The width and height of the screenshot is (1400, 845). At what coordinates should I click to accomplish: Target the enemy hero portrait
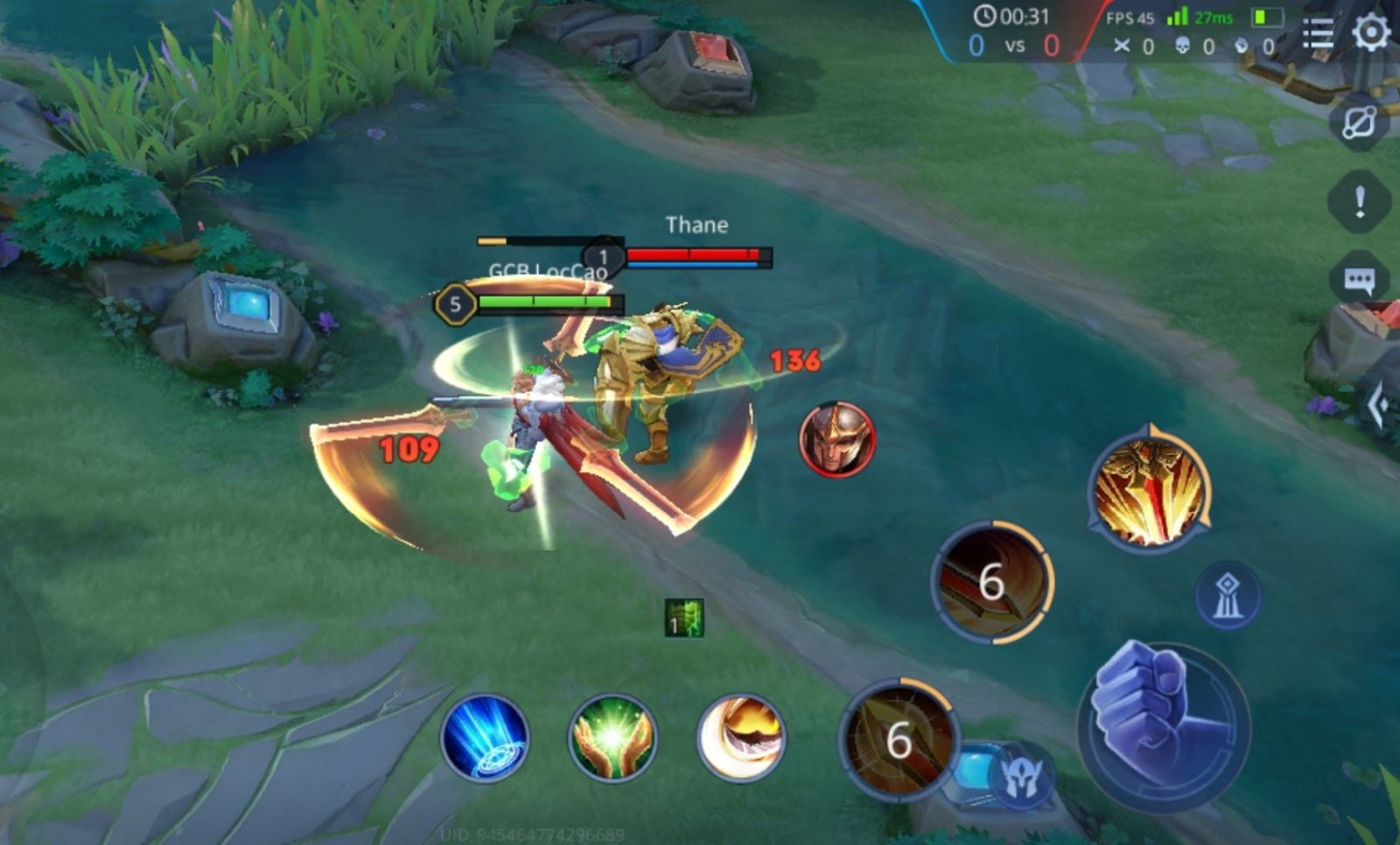836,439
